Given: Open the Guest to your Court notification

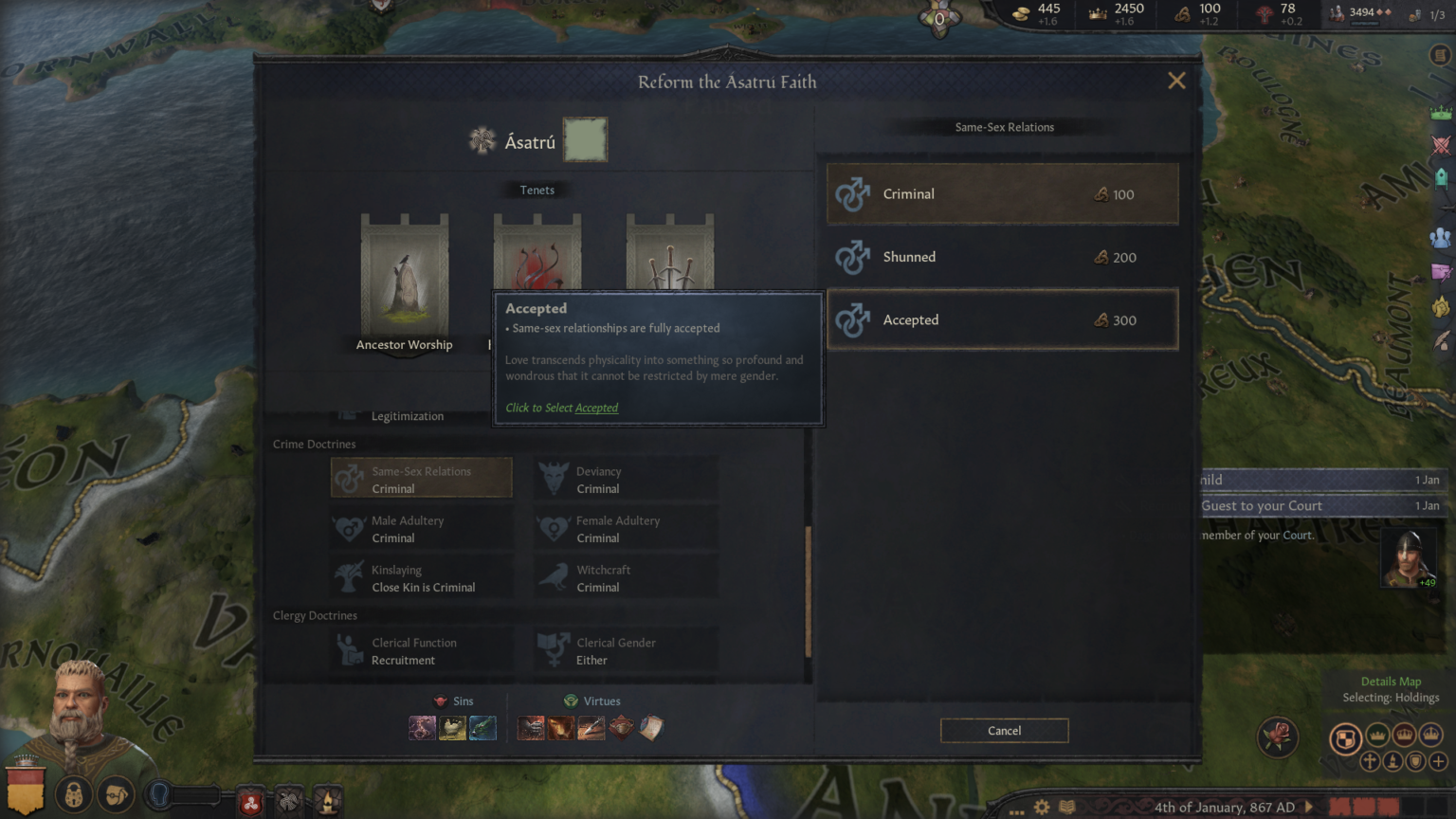Looking at the screenshot, I should (1319, 506).
